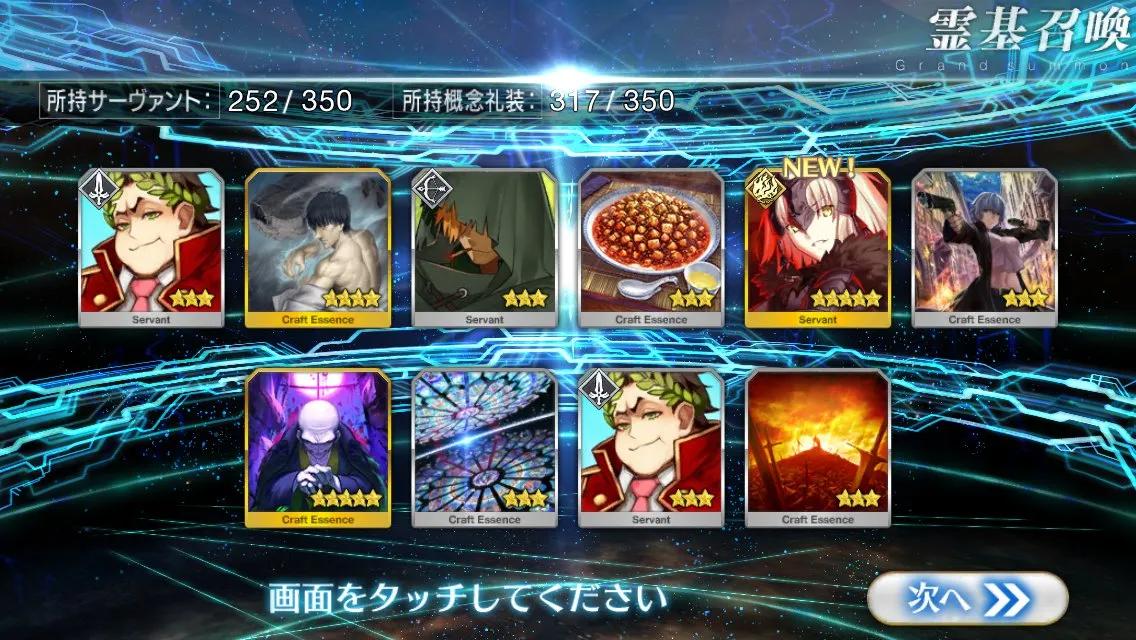Open the bald purple figure five-star craft essence
The width and height of the screenshot is (1136, 640).
coord(318,447)
